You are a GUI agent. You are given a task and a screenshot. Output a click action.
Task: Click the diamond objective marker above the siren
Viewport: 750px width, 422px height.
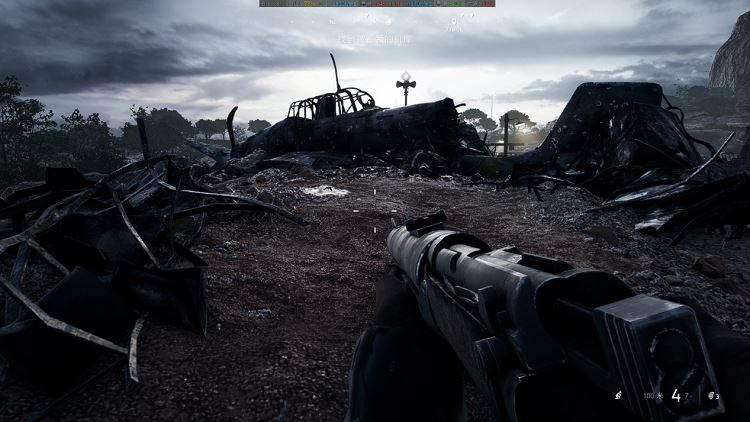tap(406, 77)
